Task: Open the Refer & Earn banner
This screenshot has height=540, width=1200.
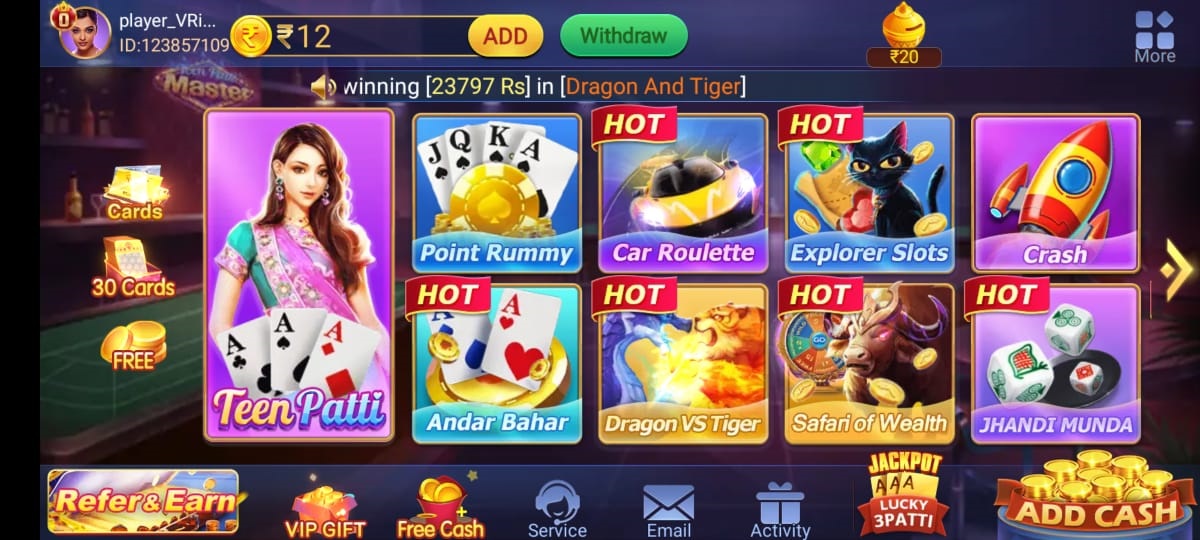Action: click(143, 501)
